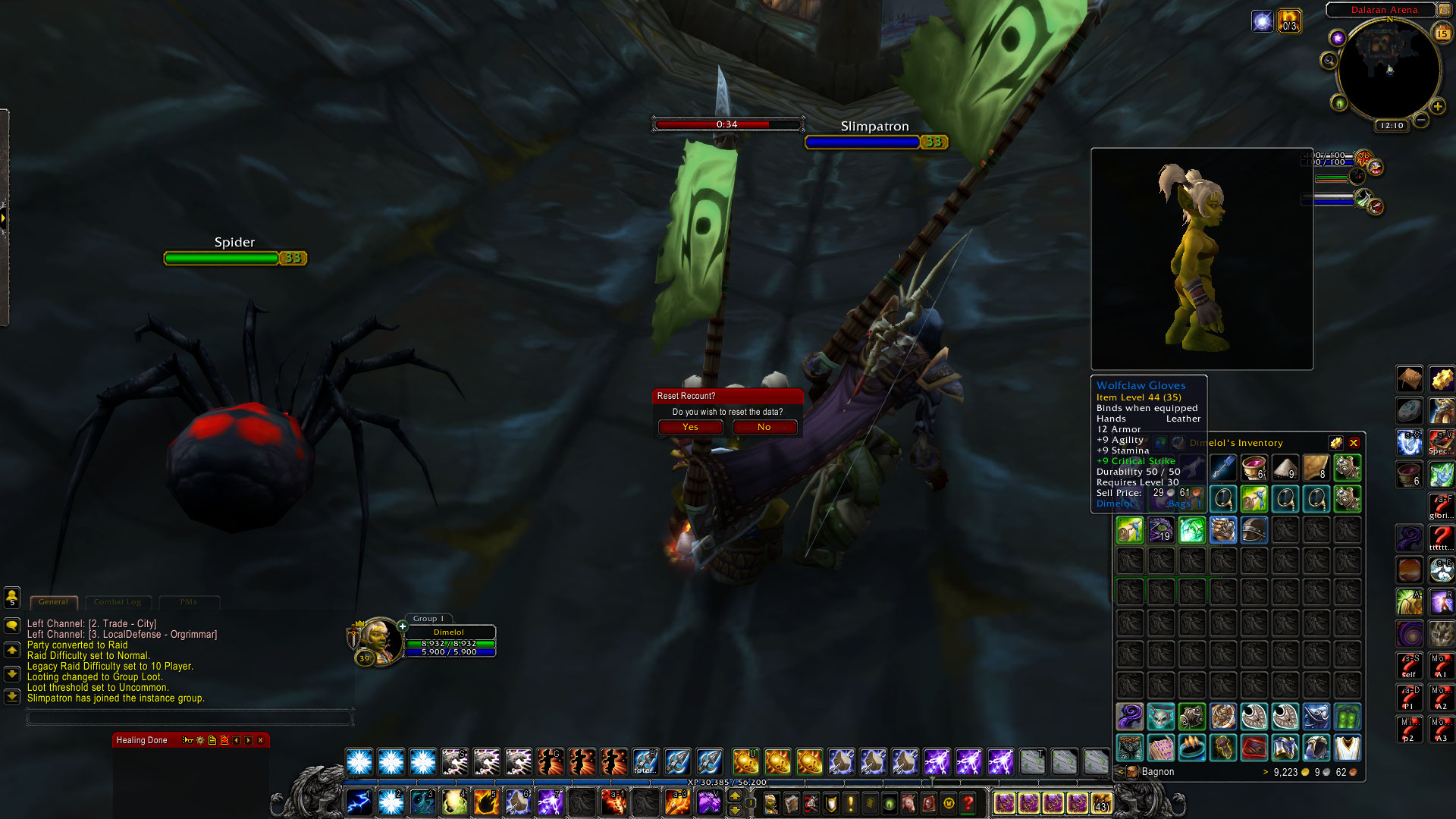Open the bag showing 43 free slots
This screenshot has height=819, width=1456.
pyautogui.click(x=1101, y=802)
